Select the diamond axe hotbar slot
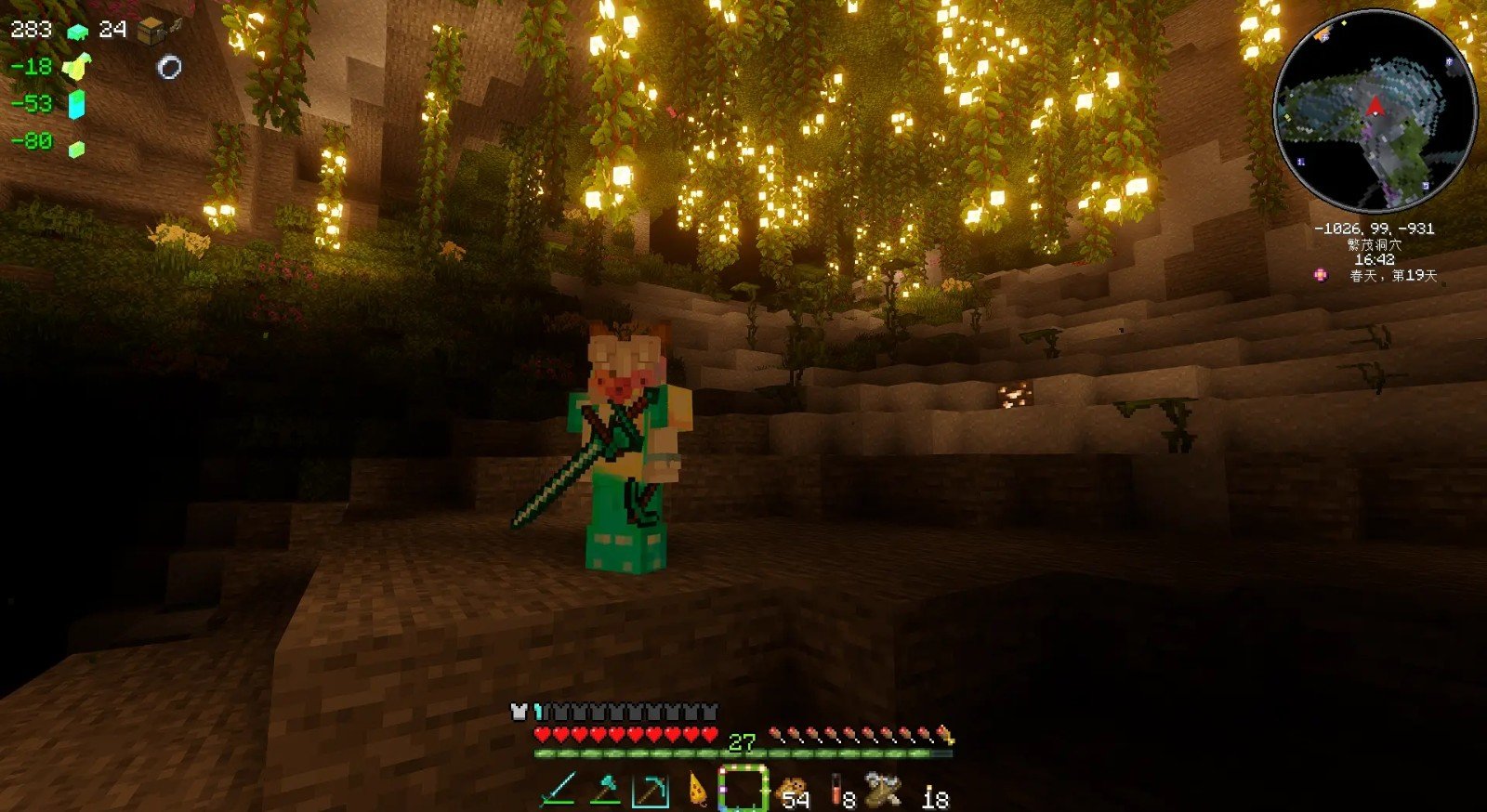The image size is (1487, 812). point(604,791)
